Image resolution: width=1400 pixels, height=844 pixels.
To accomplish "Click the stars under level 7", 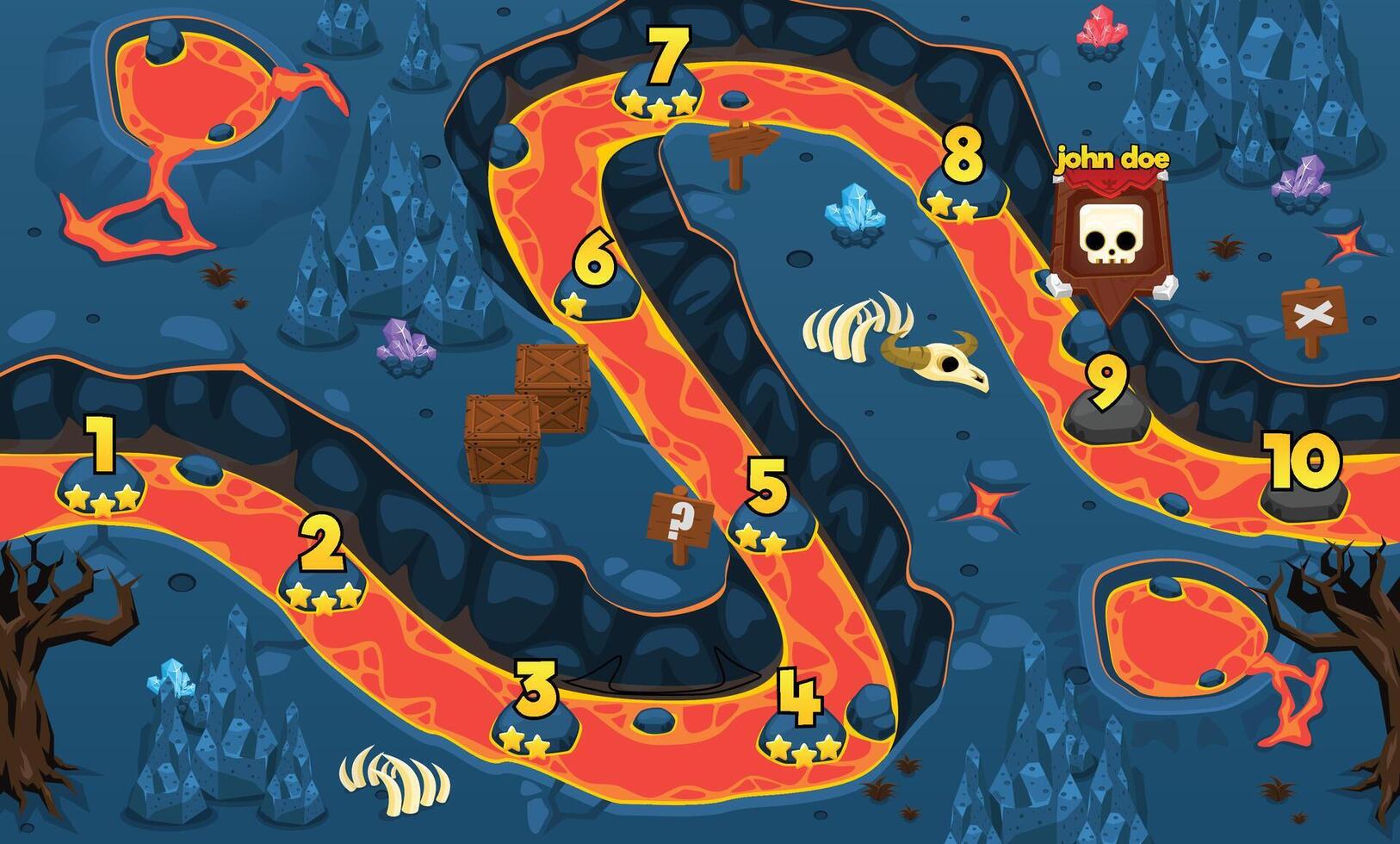I will (x=660, y=105).
